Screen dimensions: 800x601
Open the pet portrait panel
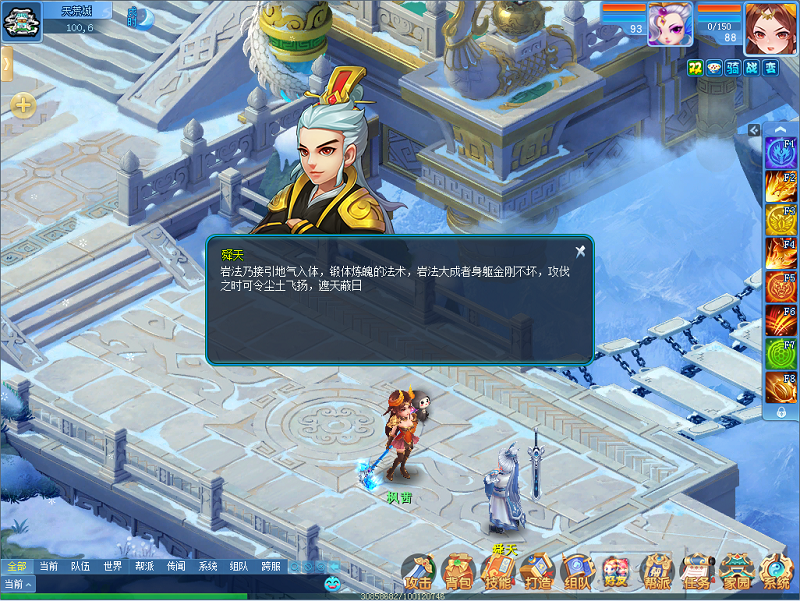pyautogui.click(x=670, y=24)
